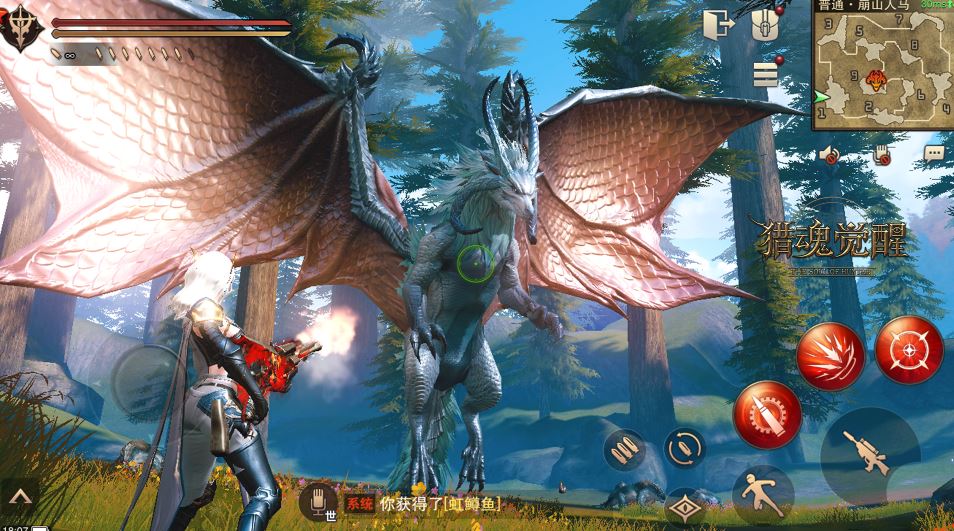The width and height of the screenshot is (954, 531).
Task: Expand the up-arrow panel button
Action: (x=20, y=495)
